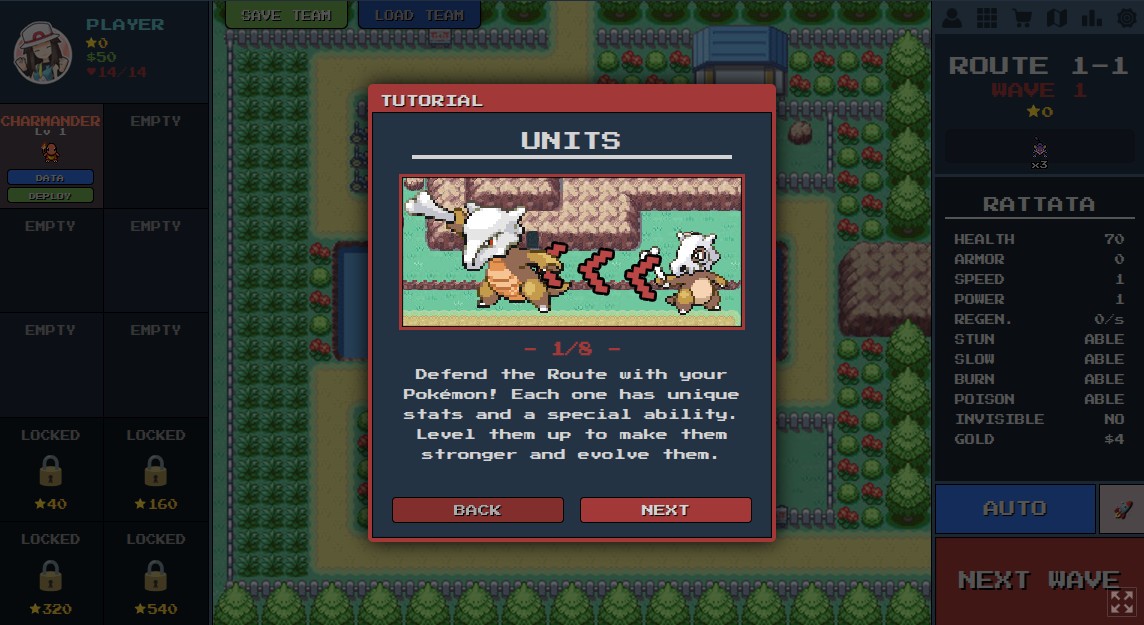Select the Rattata enemy wave preview
1144x625 pixels.
pyautogui.click(x=1039, y=151)
